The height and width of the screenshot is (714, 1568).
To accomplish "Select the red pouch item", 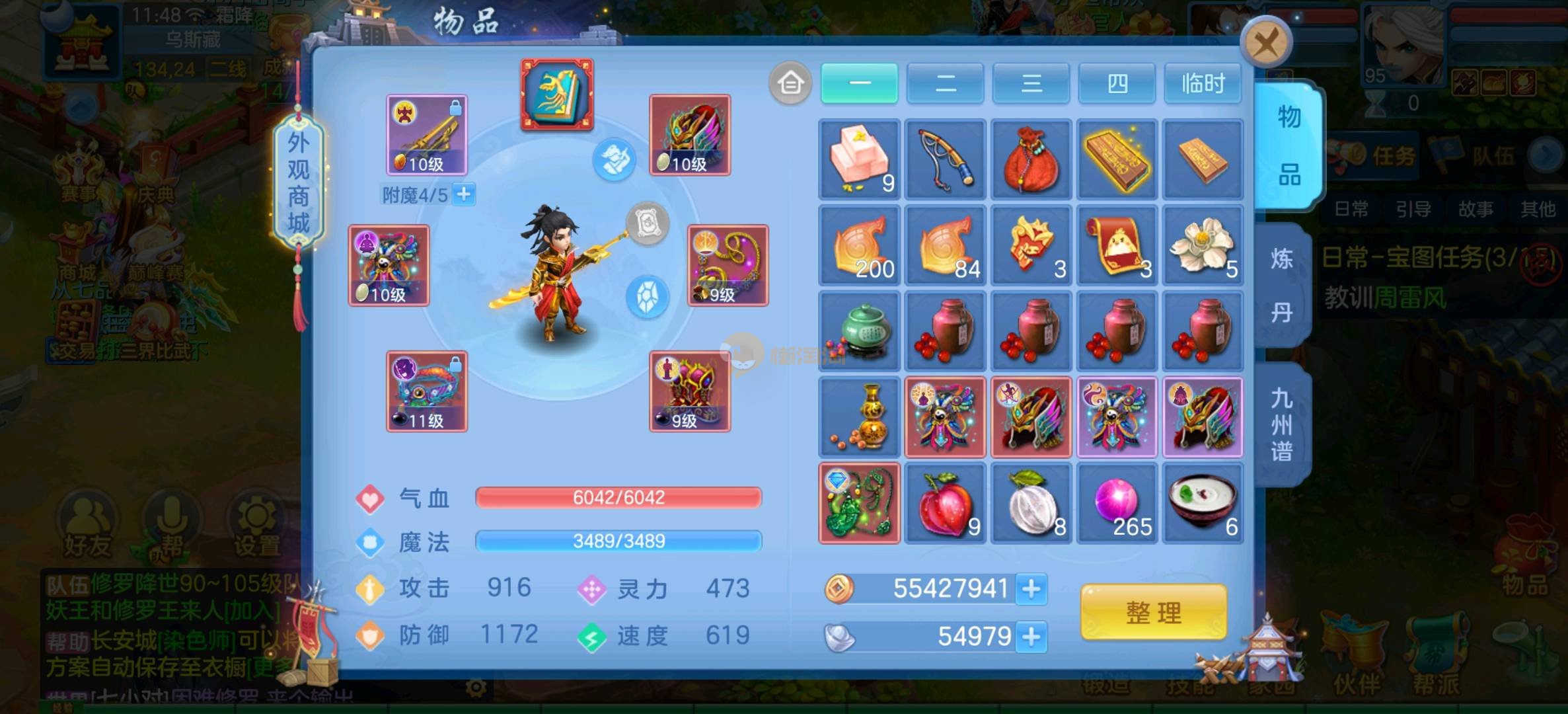I will click(x=1031, y=159).
